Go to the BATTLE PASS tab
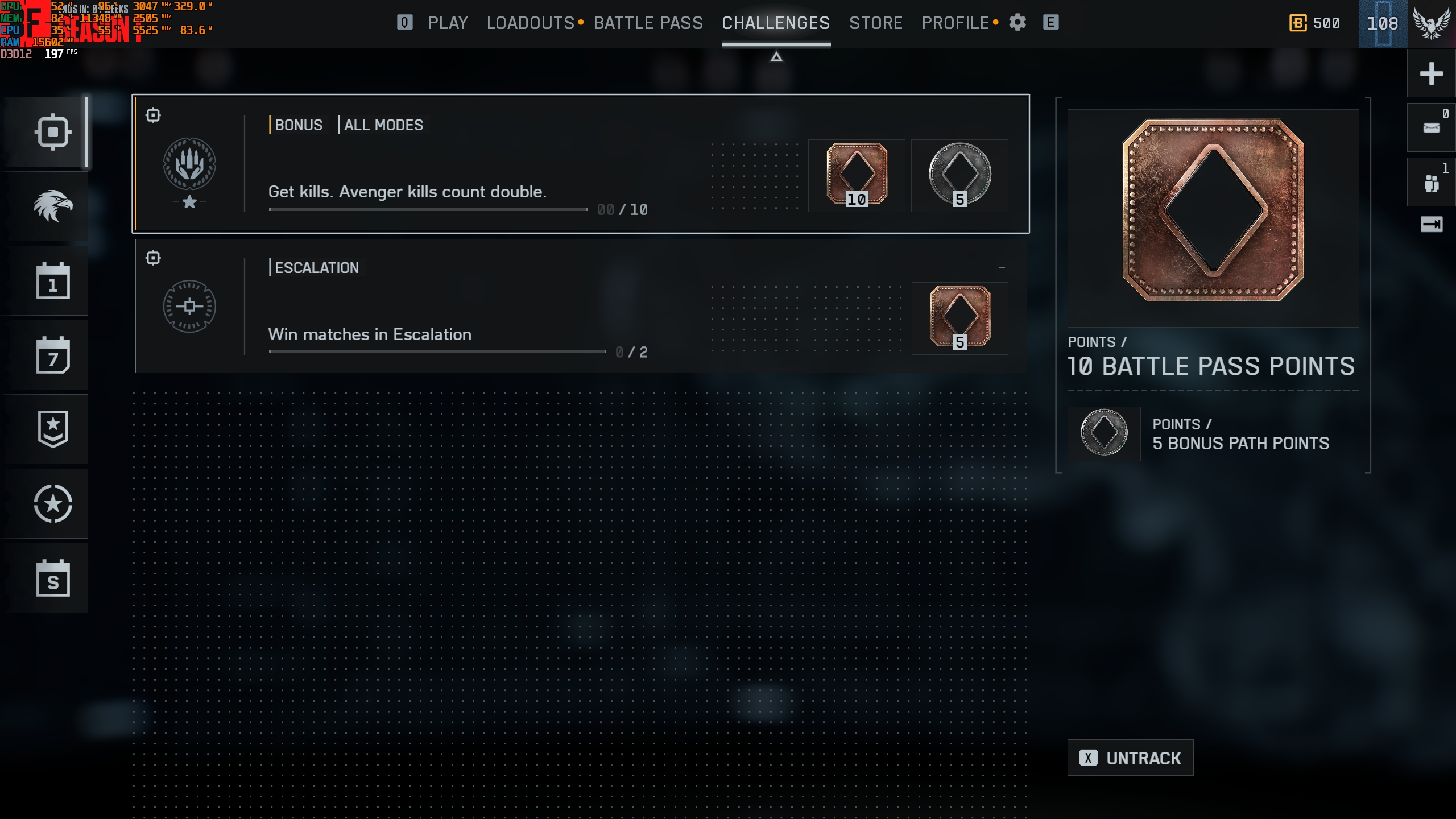This screenshot has width=1456, height=819. pyautogui.click(x=648, y=23)
